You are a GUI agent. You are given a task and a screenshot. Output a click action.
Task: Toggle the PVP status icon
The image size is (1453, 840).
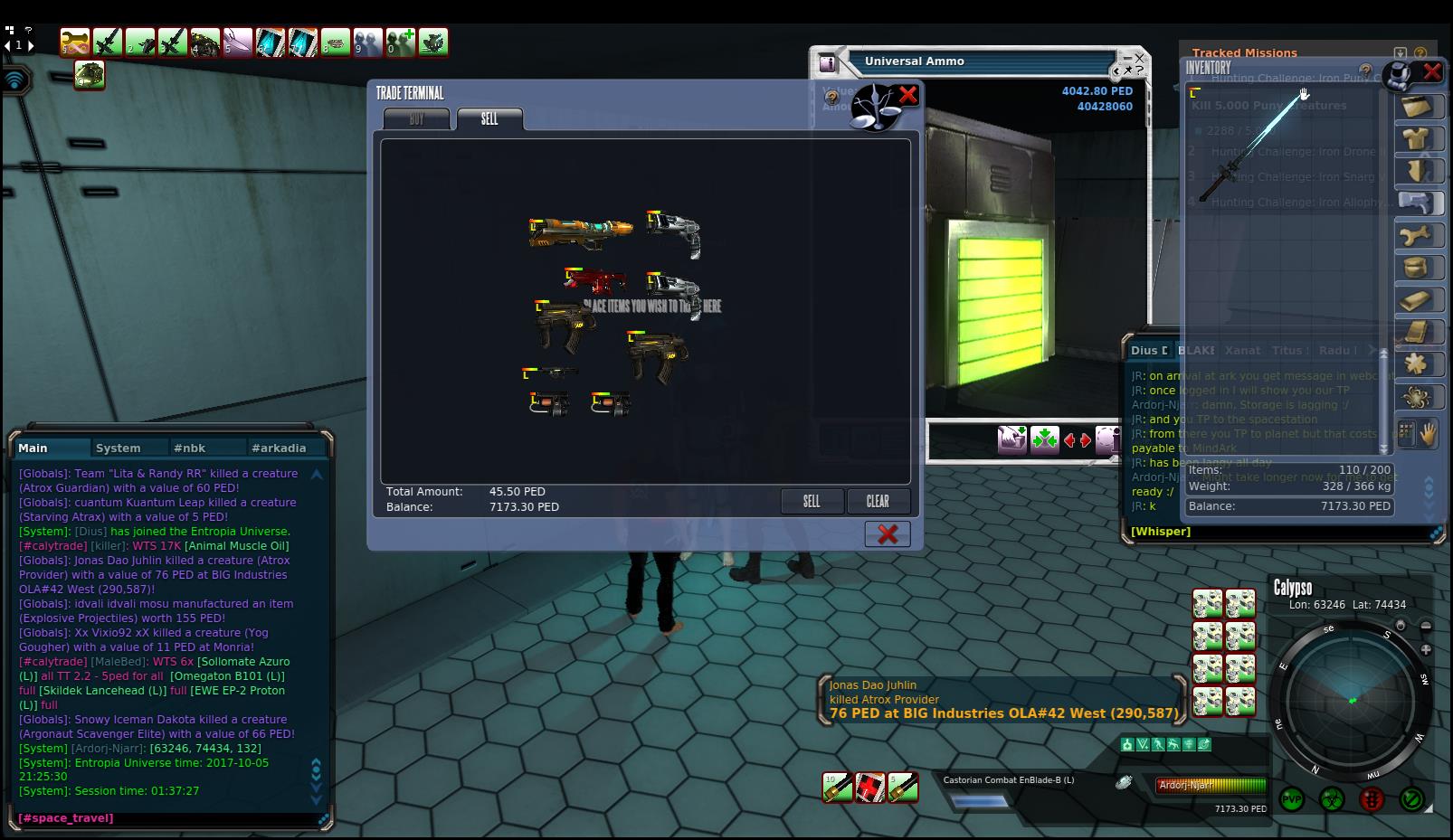pos(1292,799)
